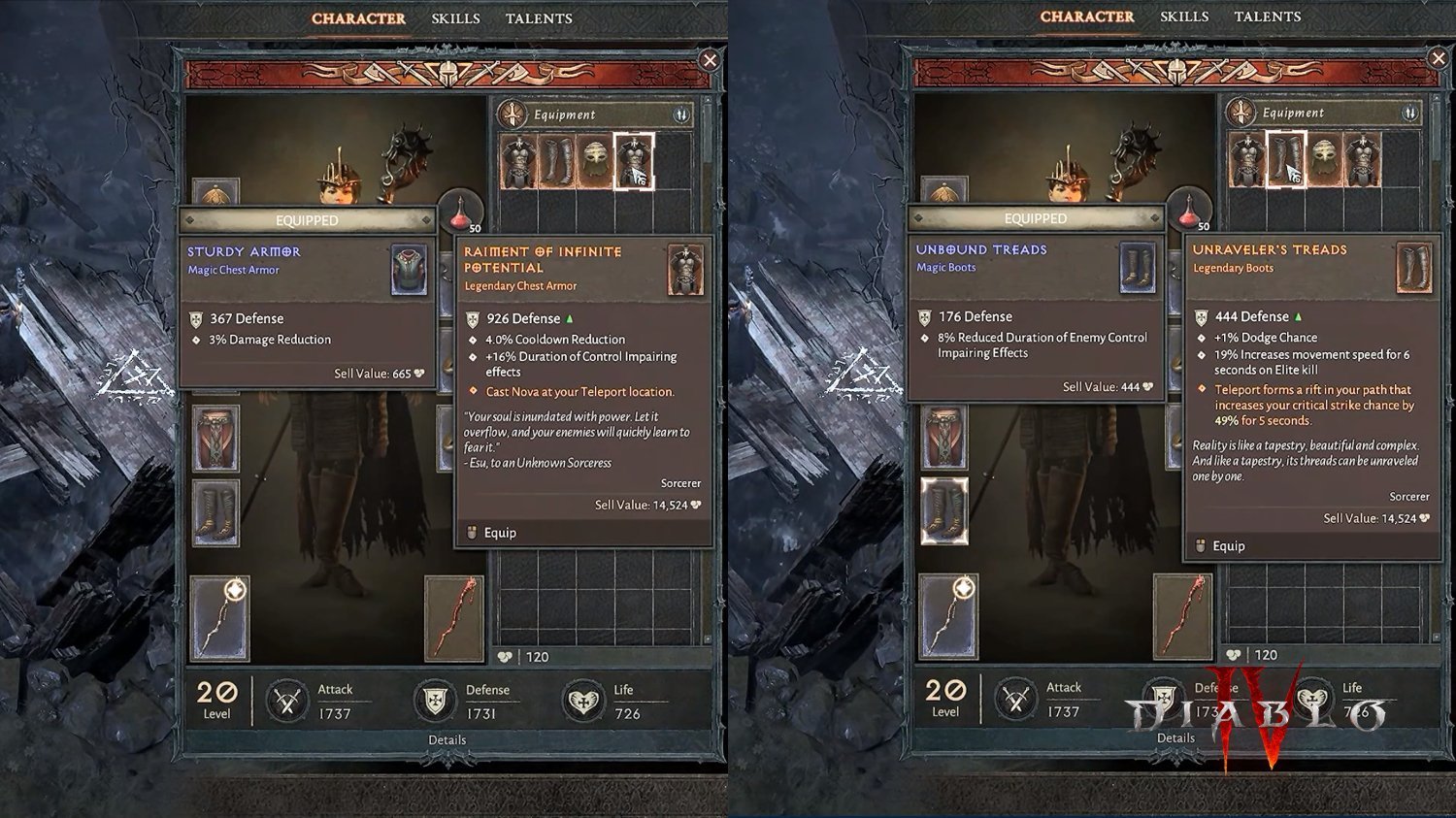Screen dimensions: 1456x818
Task: Open Character tab in right window
Action: (1086, 16)
